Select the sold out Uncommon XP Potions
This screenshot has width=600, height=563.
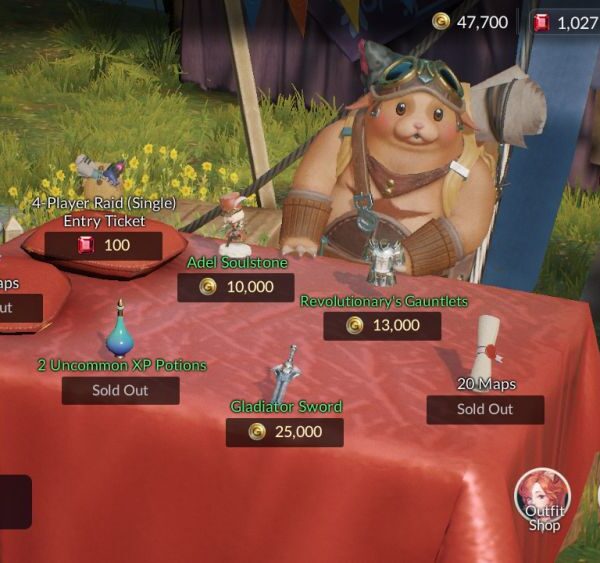[120, 390]
